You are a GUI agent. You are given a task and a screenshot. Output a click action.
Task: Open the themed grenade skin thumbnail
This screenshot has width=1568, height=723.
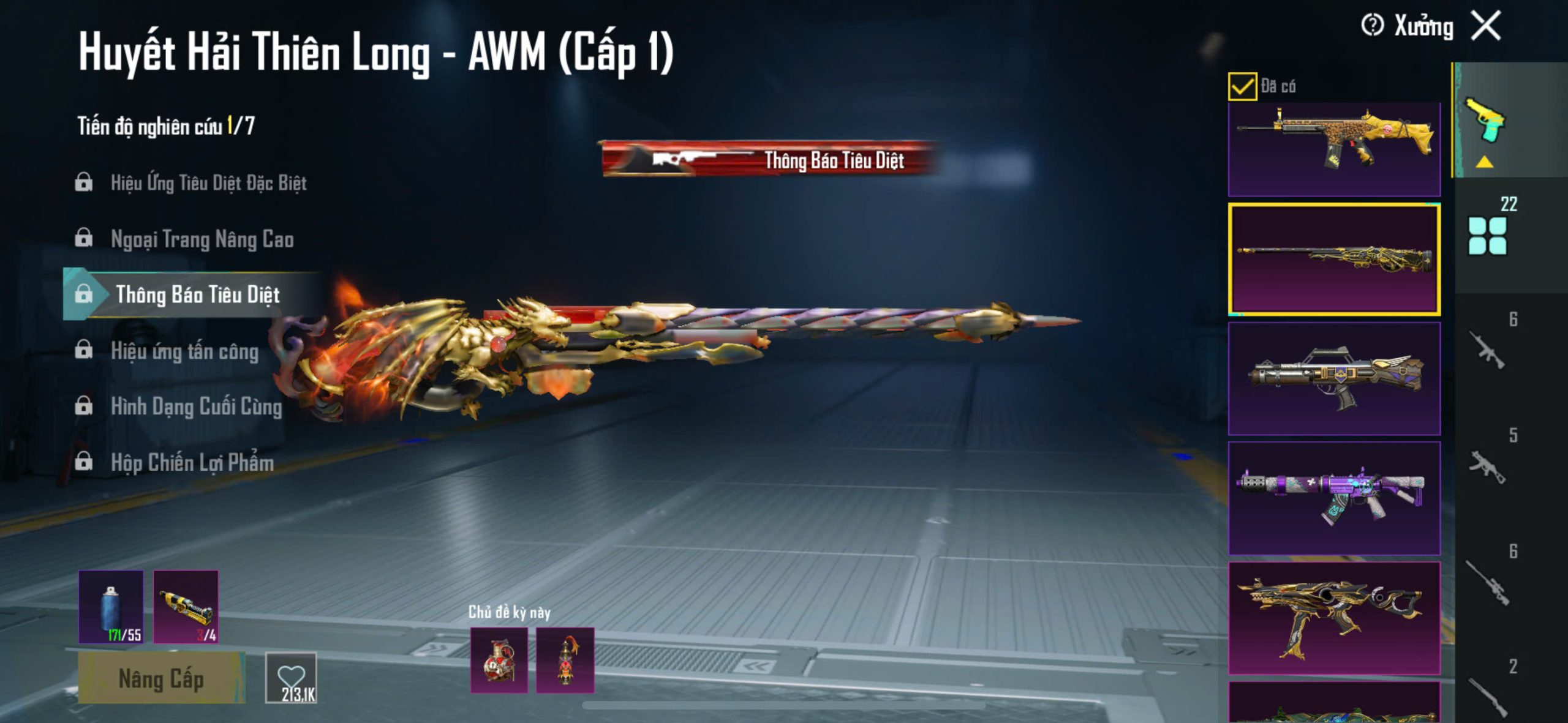499,660
